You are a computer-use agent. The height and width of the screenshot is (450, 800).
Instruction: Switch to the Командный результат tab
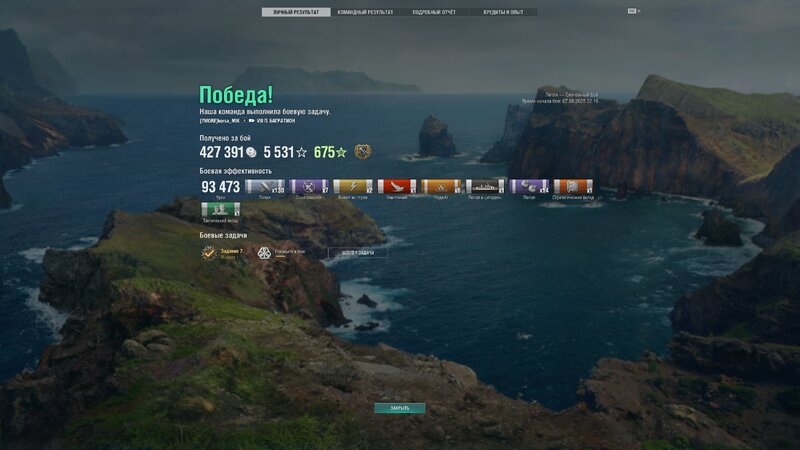coord(365,12)
